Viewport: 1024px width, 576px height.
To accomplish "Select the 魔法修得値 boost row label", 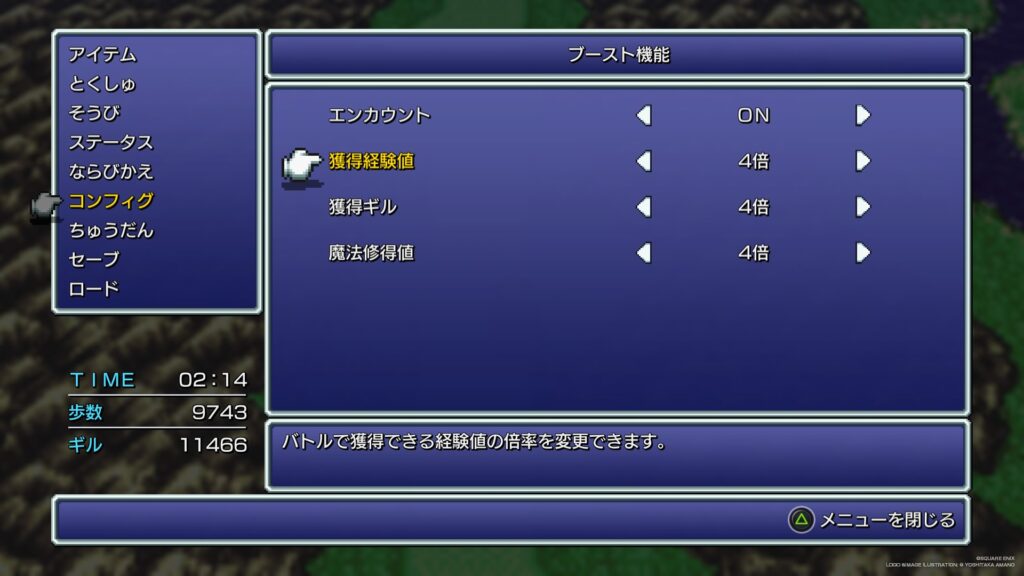I will tap(371, 253).
